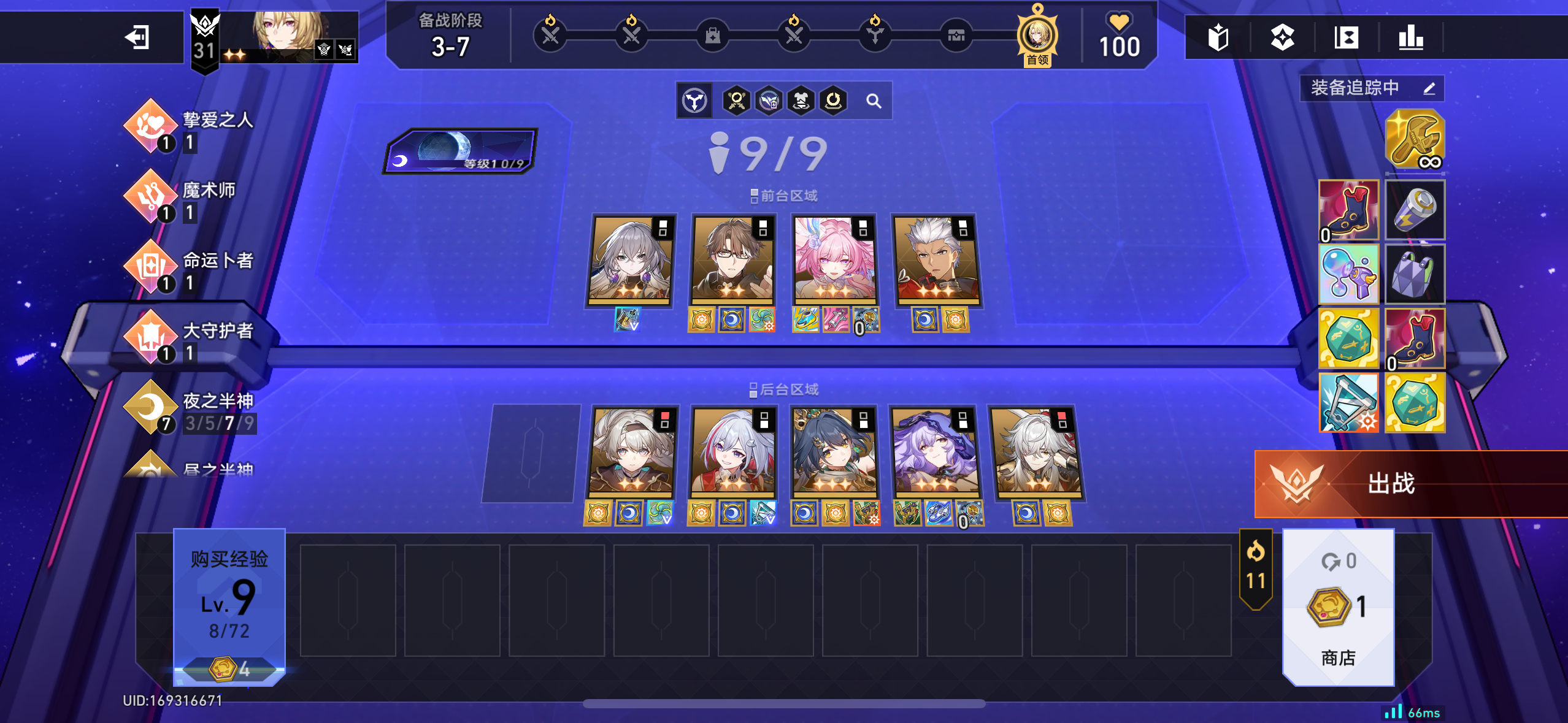
Task: Toggle the armor filter hexagon icon
Action: point(799,101)
